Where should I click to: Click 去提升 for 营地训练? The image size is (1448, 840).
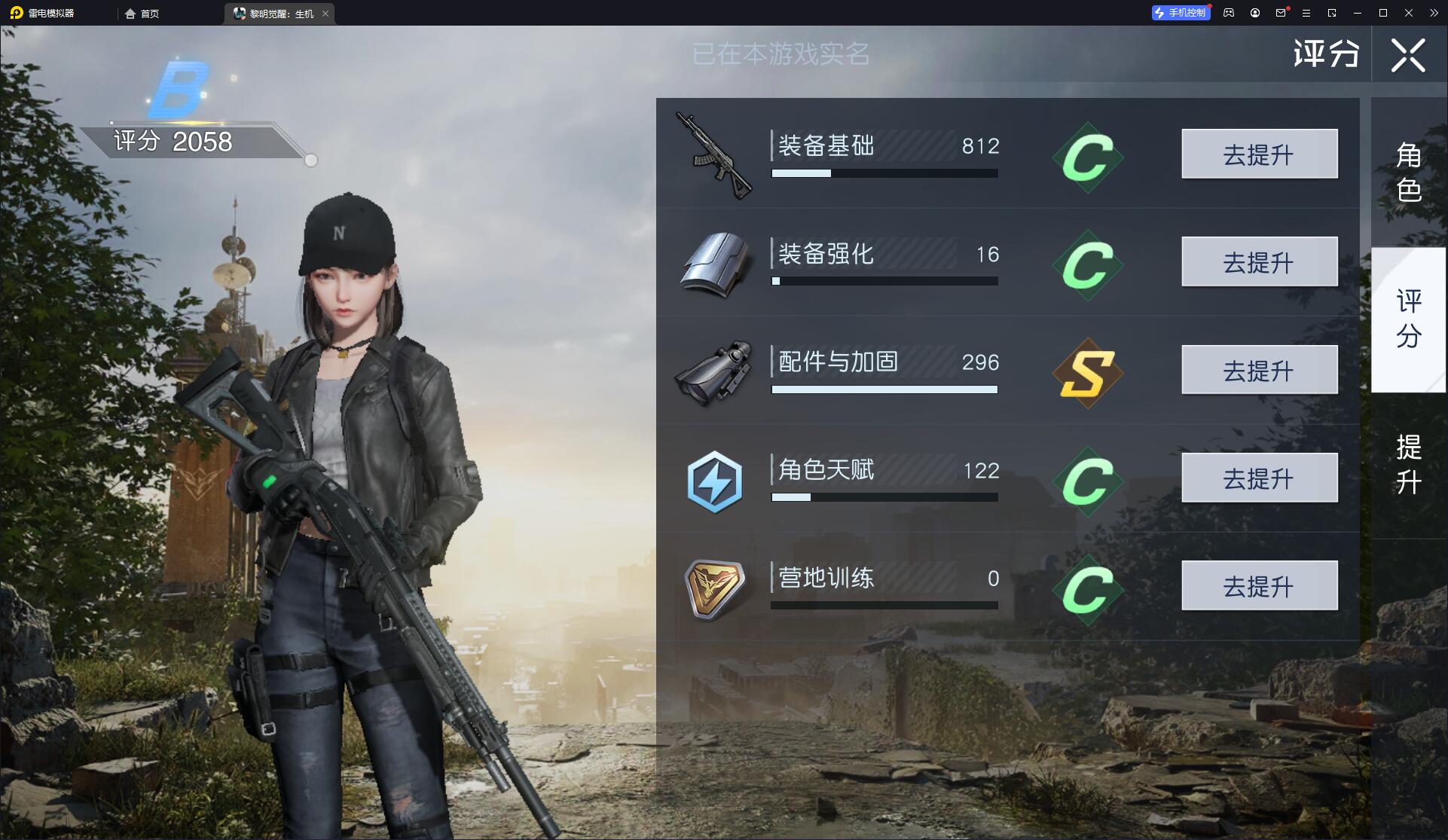(1259, 585)
